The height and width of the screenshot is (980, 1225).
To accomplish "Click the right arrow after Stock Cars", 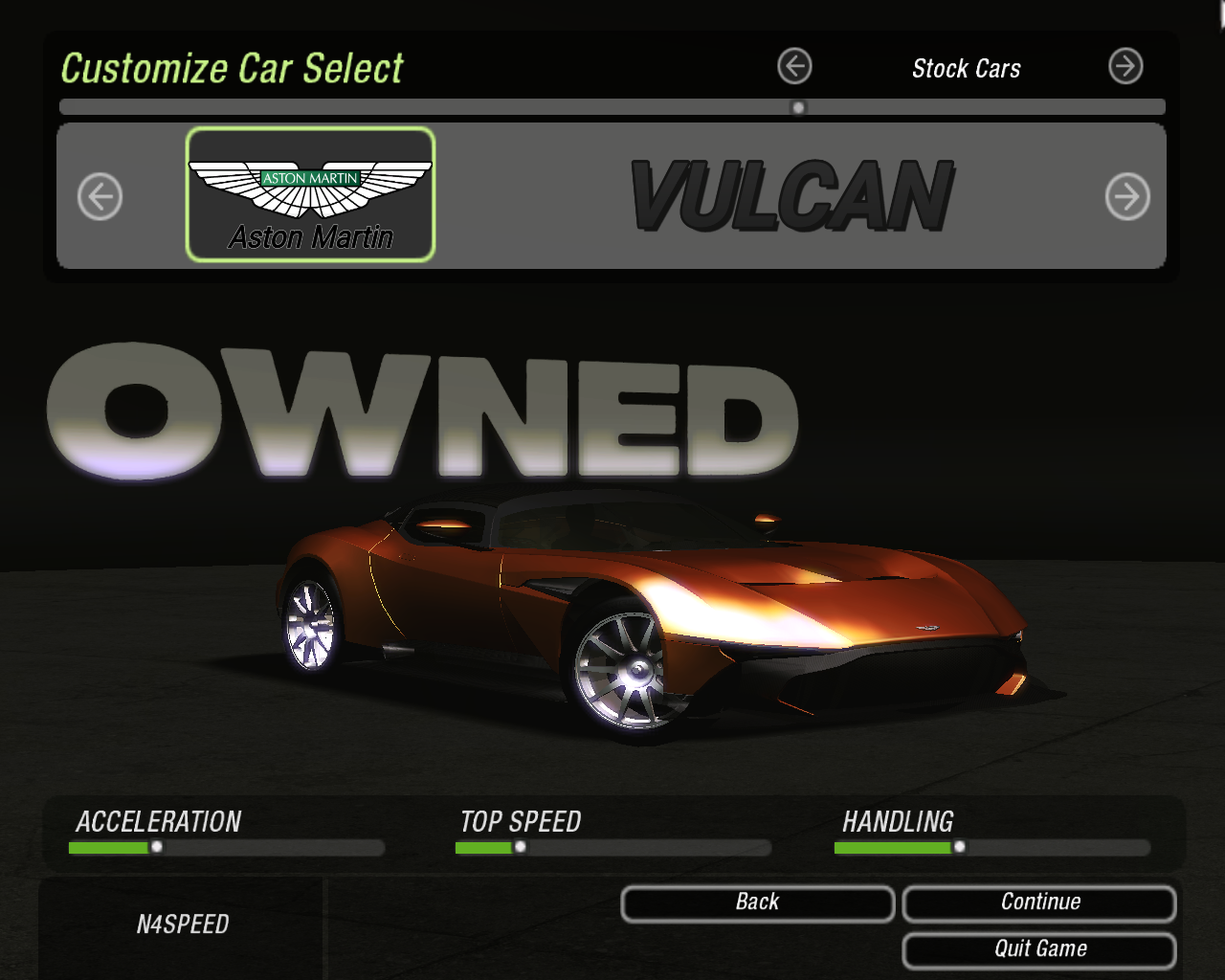I will click(x=1125, y=67).
